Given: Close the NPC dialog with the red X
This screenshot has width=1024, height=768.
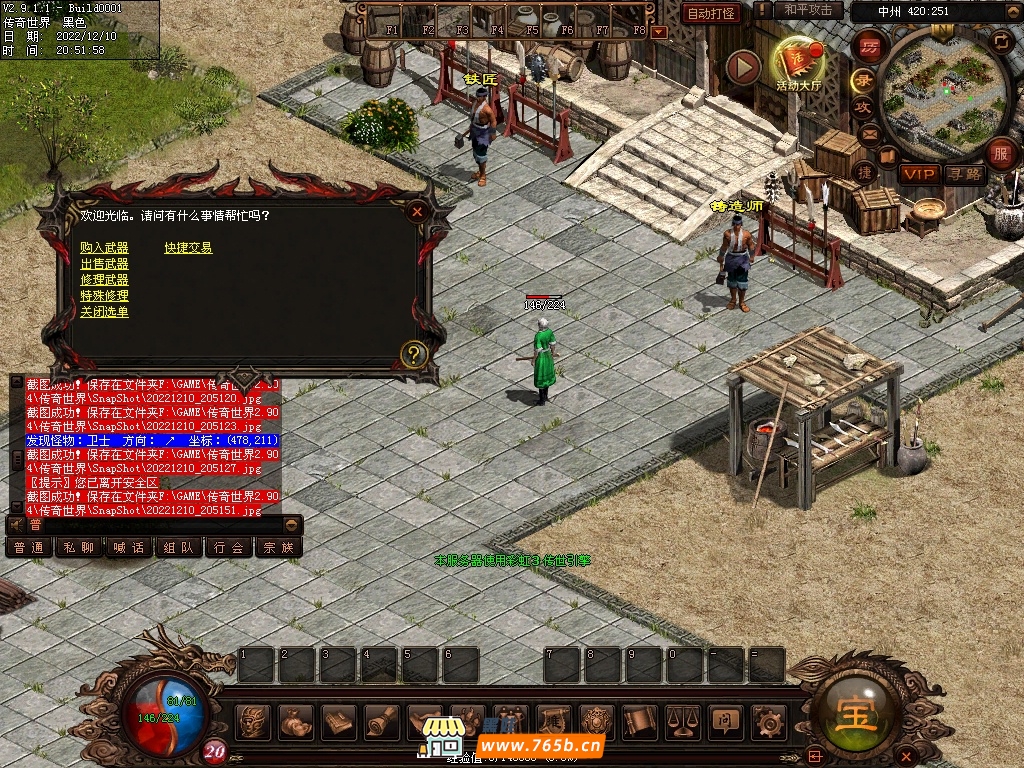Looking at the screenshot, I should point(417,211).
